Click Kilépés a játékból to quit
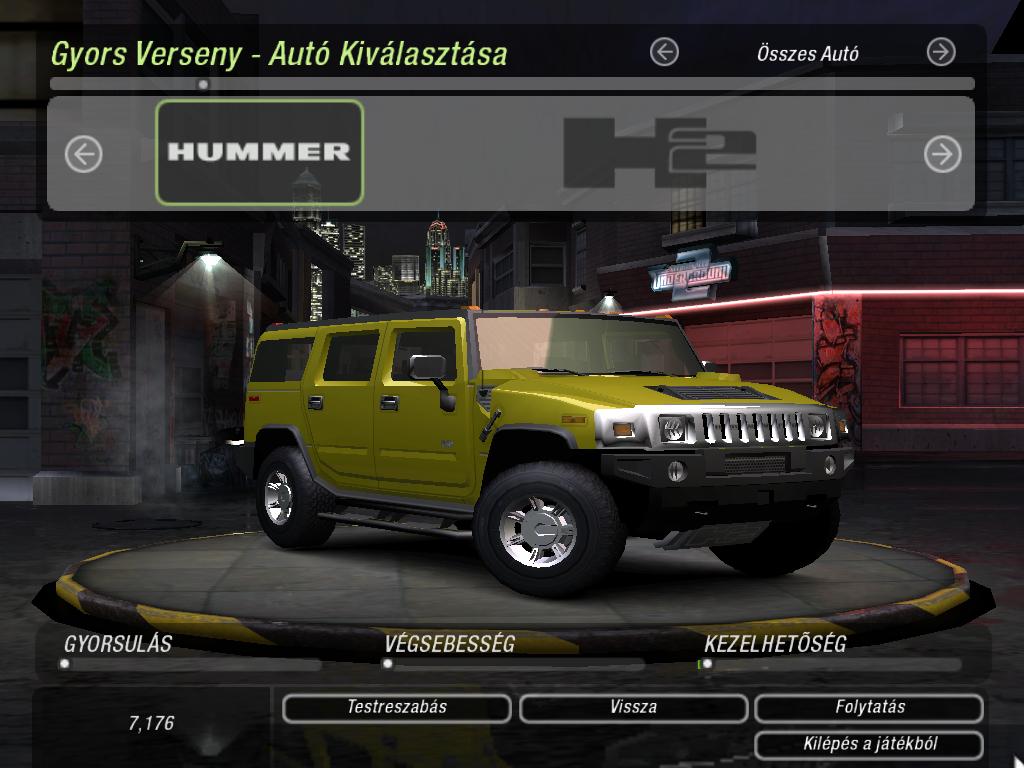The height and width of the screenshot is (768, 1024). [869, 744]
